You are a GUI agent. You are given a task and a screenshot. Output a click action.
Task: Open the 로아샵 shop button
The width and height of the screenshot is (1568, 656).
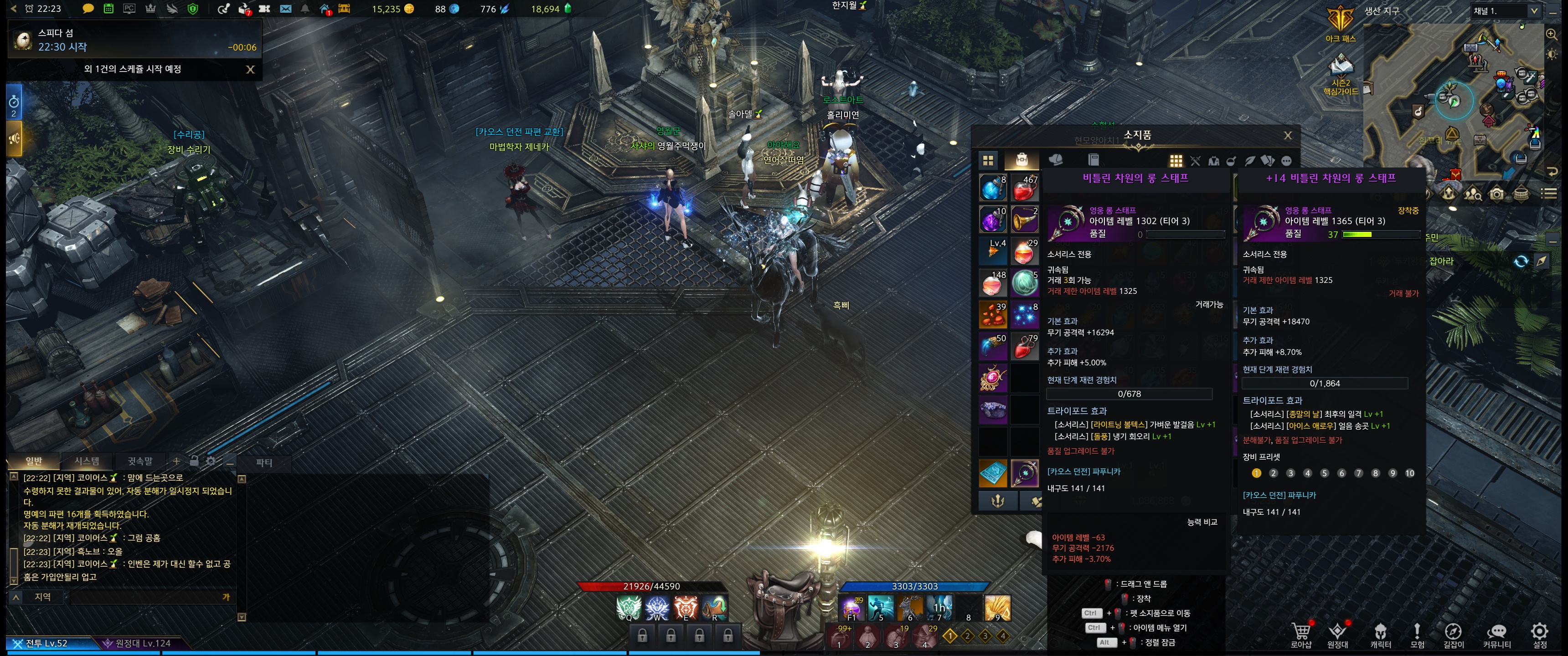click(x=1301, y=634)
